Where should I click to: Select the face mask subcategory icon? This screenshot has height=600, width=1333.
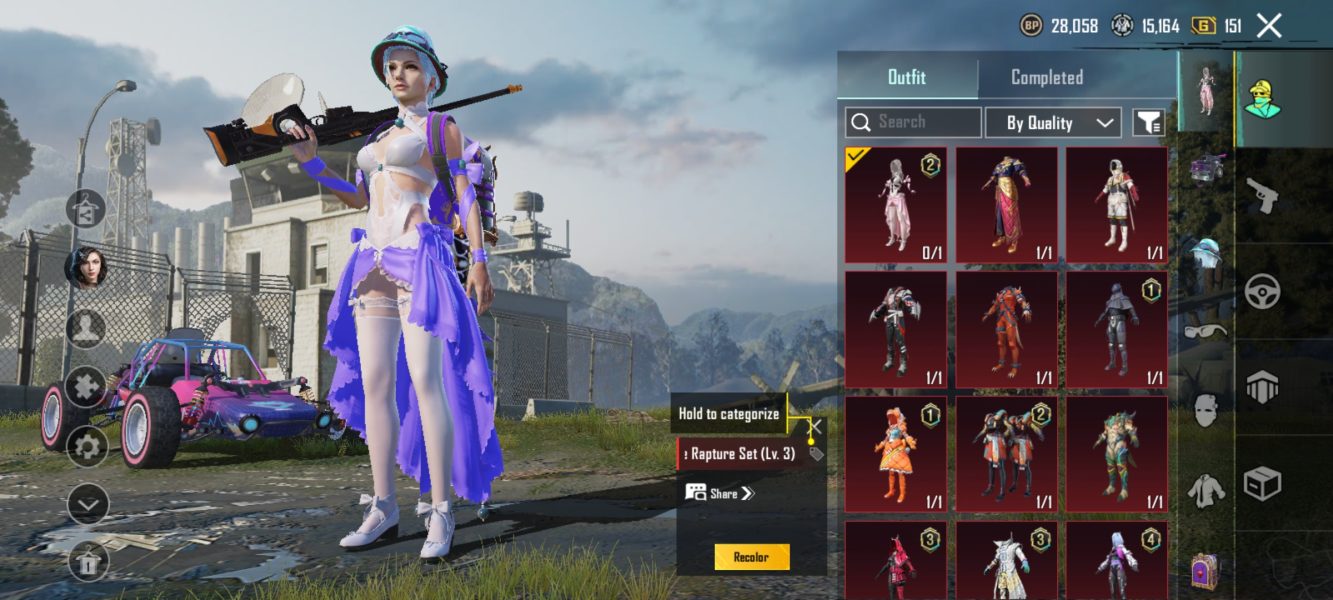coord(1206,410)
